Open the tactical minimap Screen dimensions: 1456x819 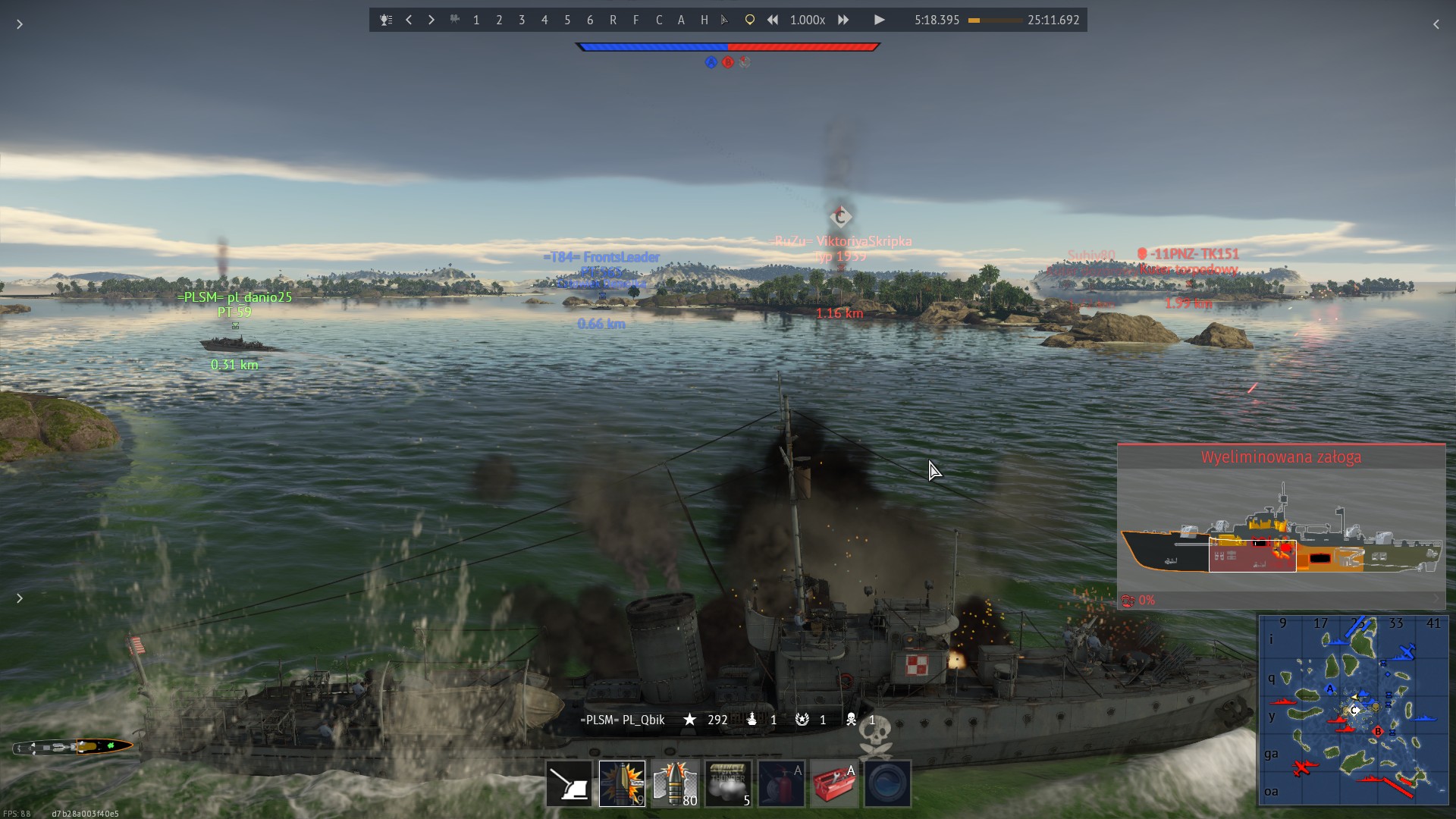tap(1353, 710)
